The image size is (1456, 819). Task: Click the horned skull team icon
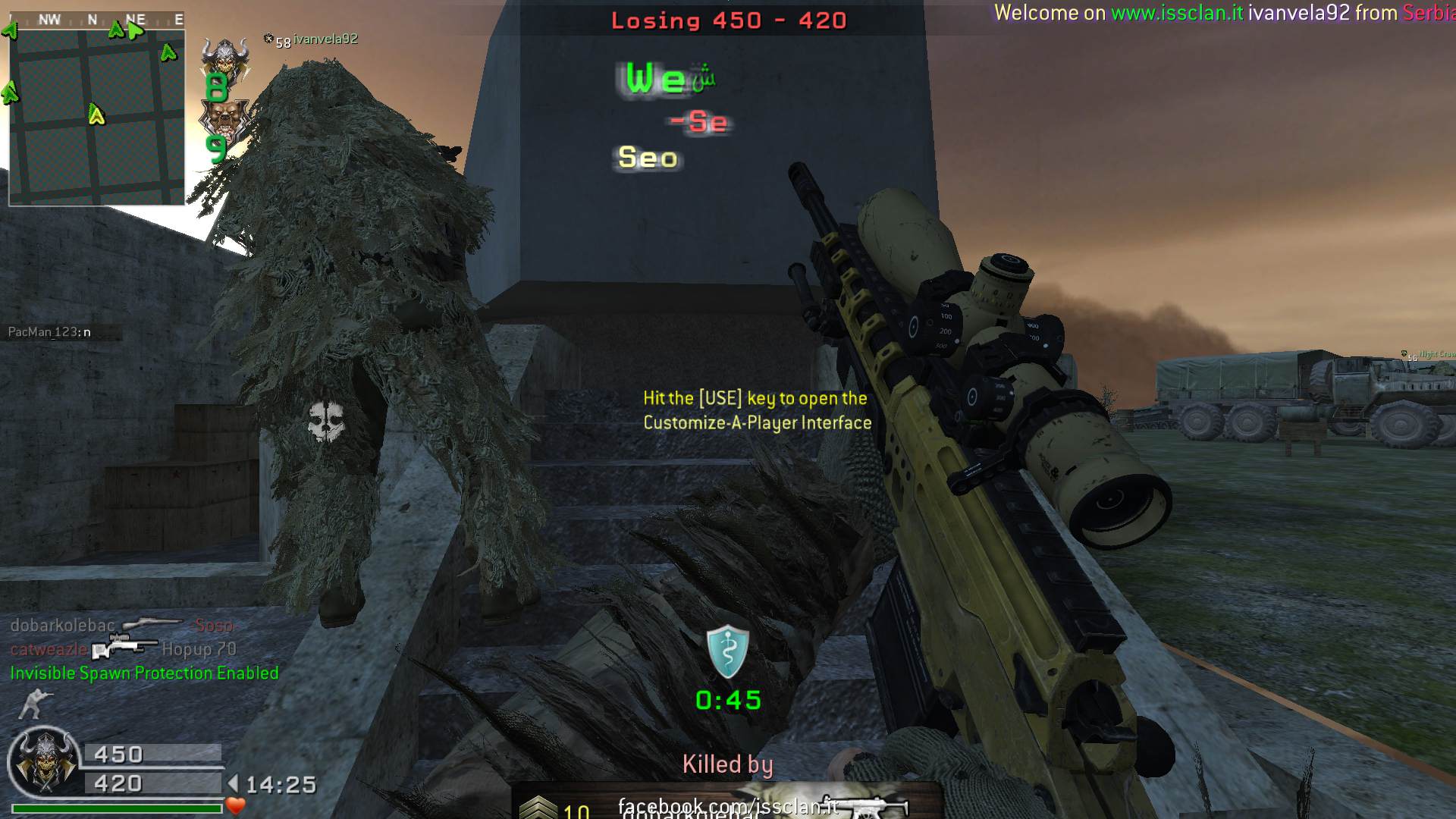(x=225, y=58)
